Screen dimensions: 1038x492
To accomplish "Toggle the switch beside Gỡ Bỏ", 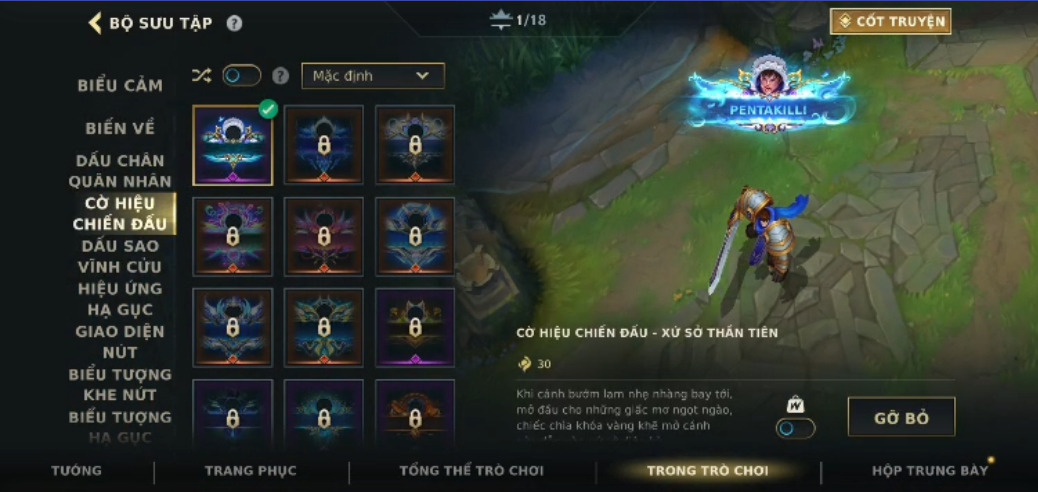I will [x=796, y=427].
